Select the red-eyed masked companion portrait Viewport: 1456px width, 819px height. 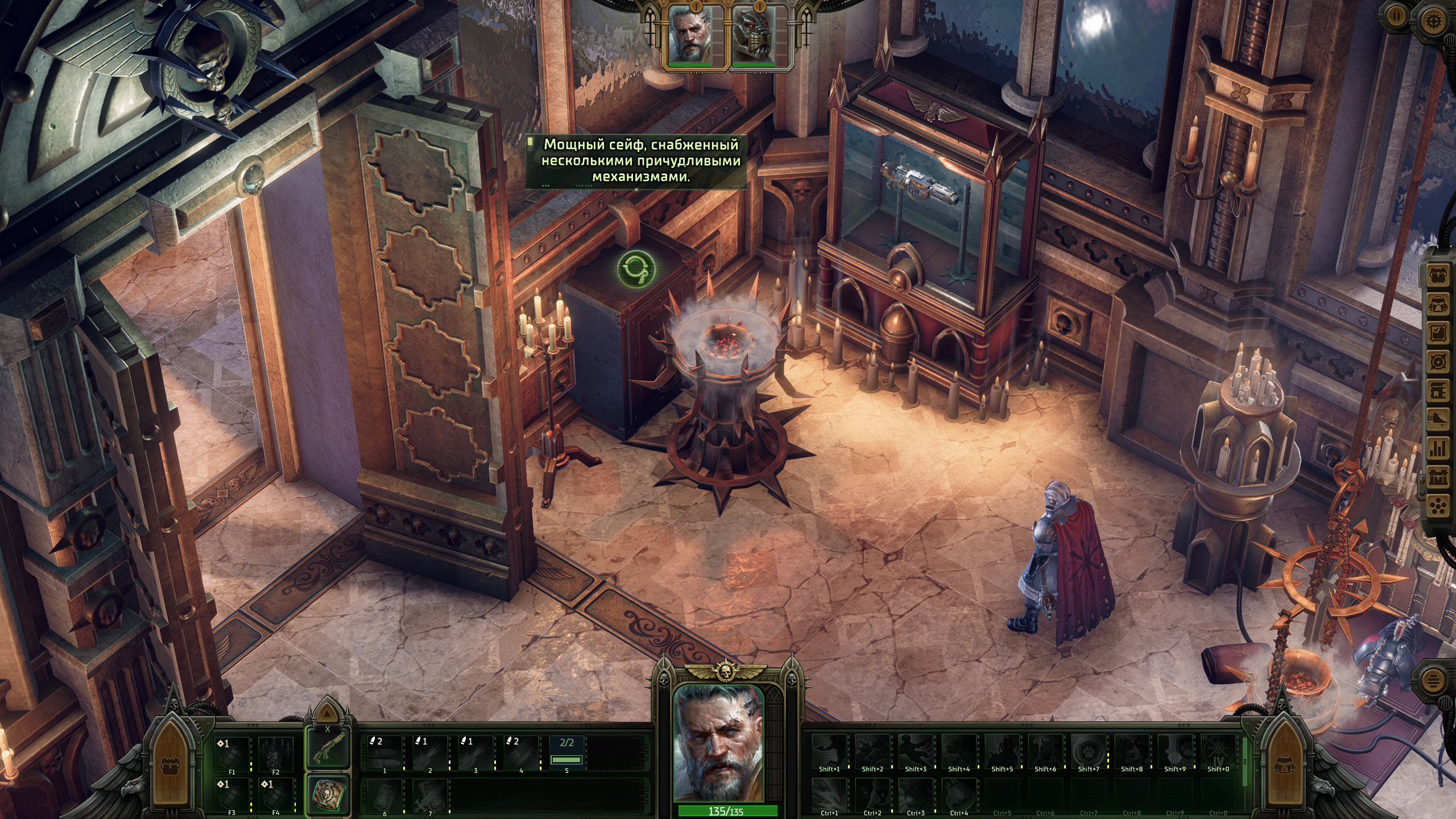(x=754, y=34)
